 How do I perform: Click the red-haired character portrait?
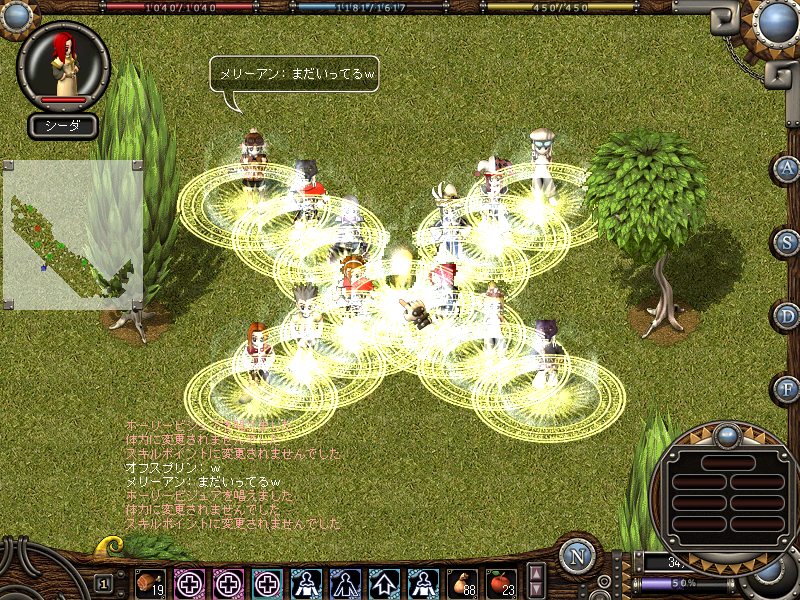tap(63, 63)
